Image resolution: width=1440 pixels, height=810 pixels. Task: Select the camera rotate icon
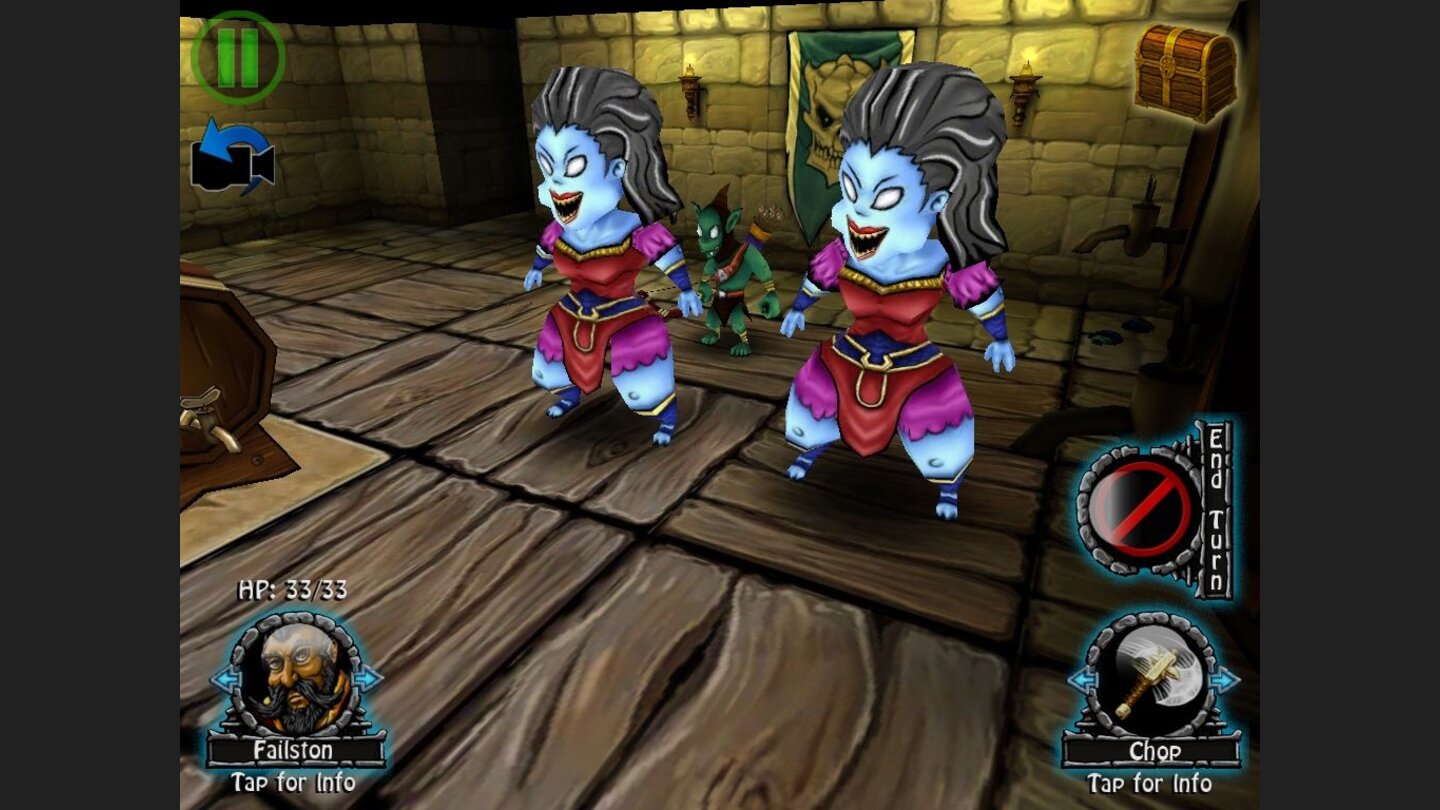[x=235, y=160]
